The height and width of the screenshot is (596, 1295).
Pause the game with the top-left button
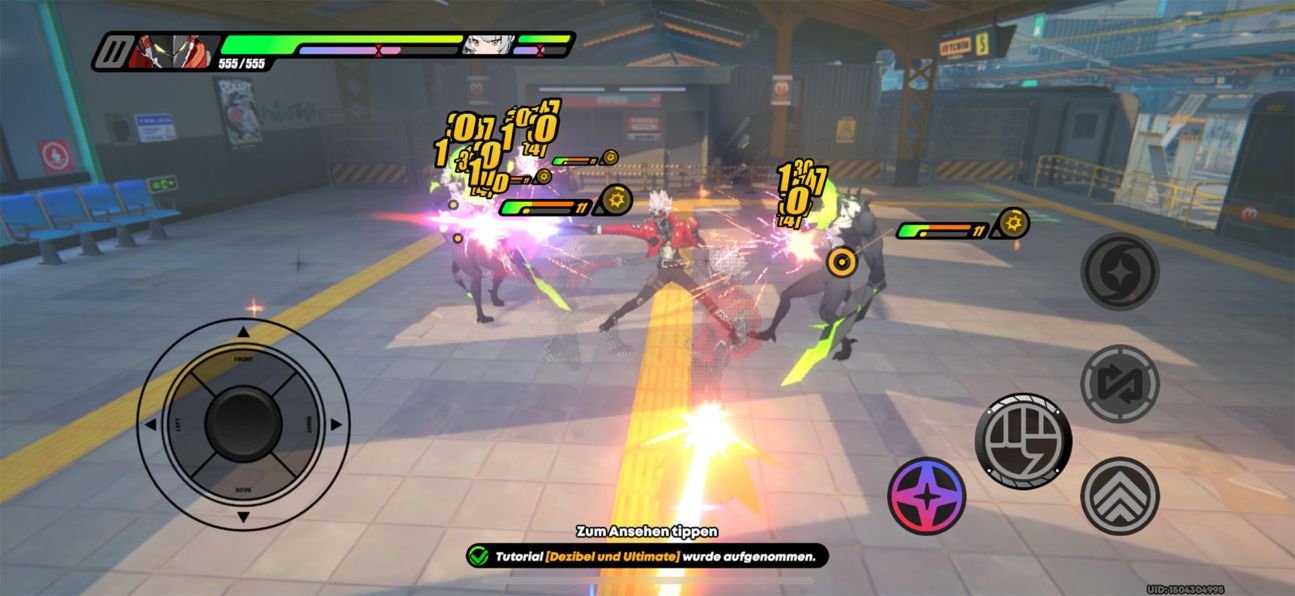click(113, 51)
